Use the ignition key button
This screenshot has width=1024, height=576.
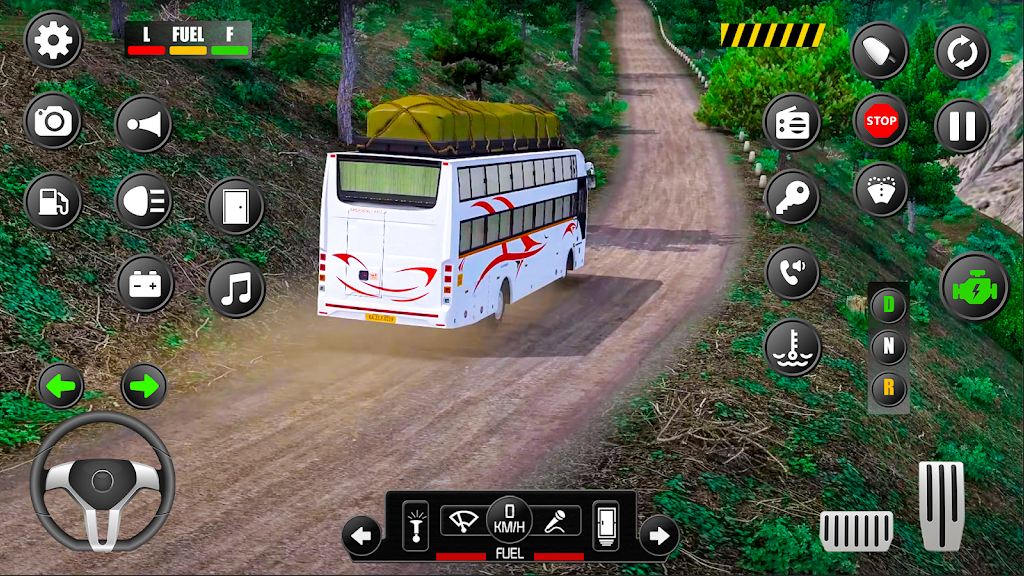pyautogui.click(x=792, y=196)
